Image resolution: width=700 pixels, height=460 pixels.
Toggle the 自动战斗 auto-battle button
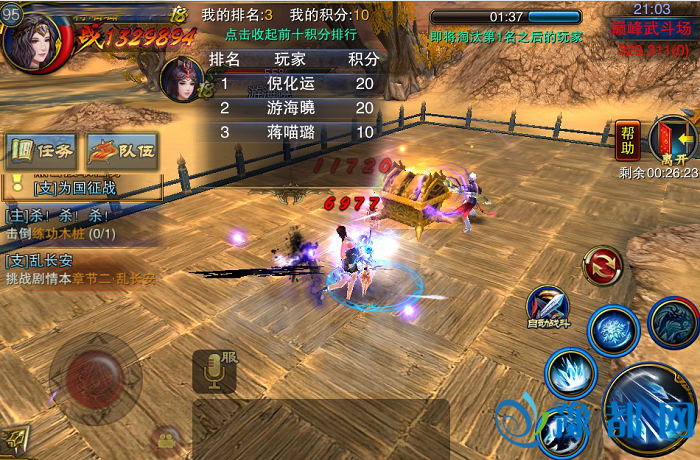click(549, 308)
